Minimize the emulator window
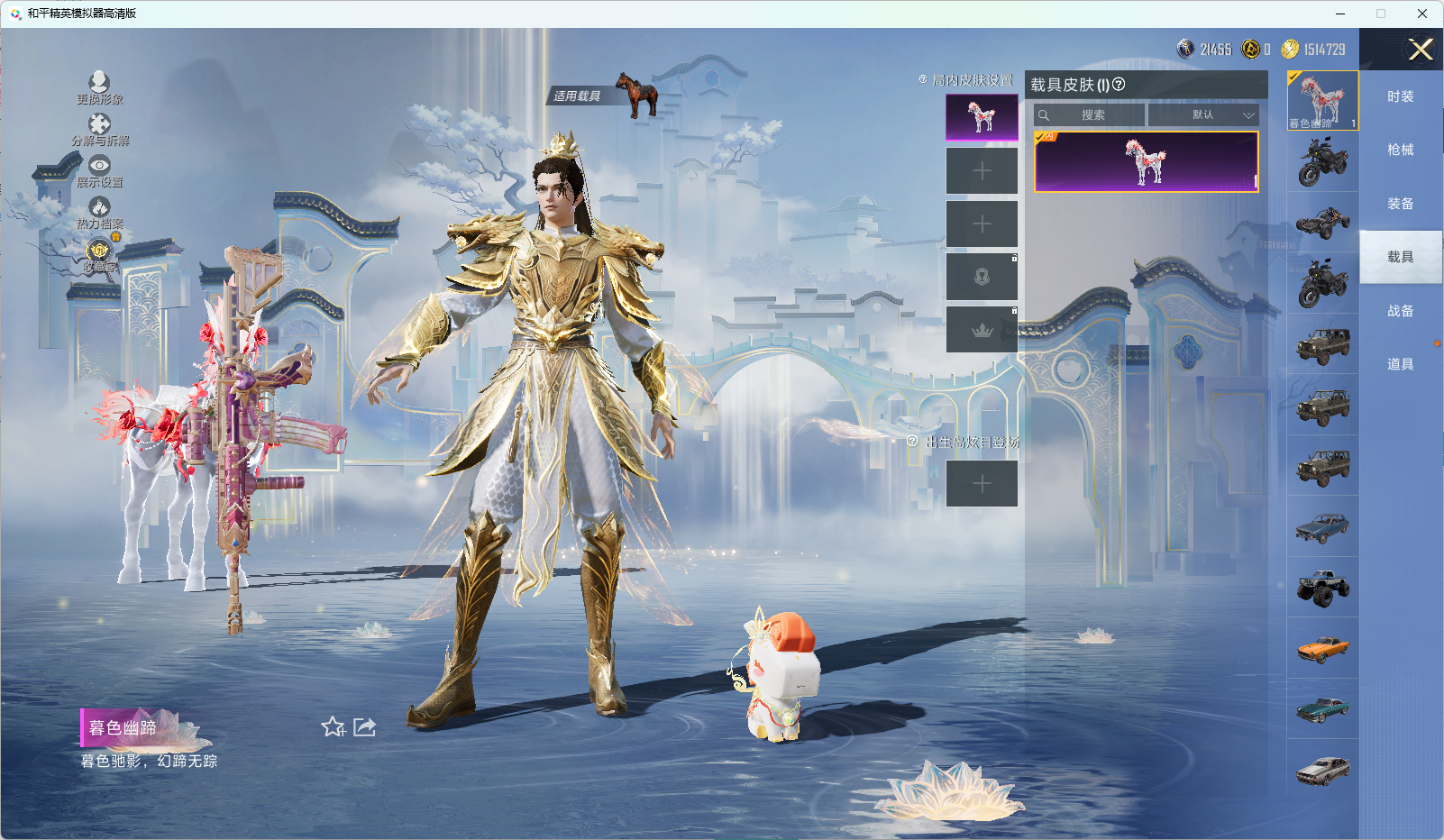 click(1340, 14)
